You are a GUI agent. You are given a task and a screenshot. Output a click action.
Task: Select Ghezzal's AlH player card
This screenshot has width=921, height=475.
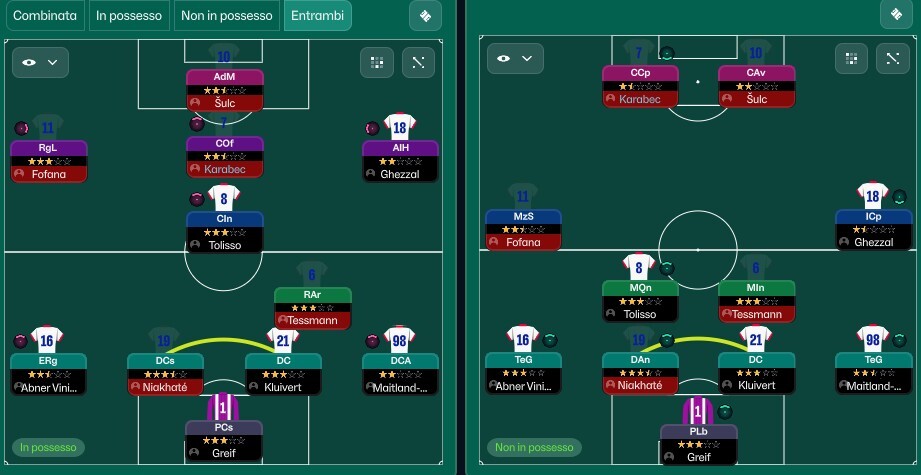(x=400, y=161)
